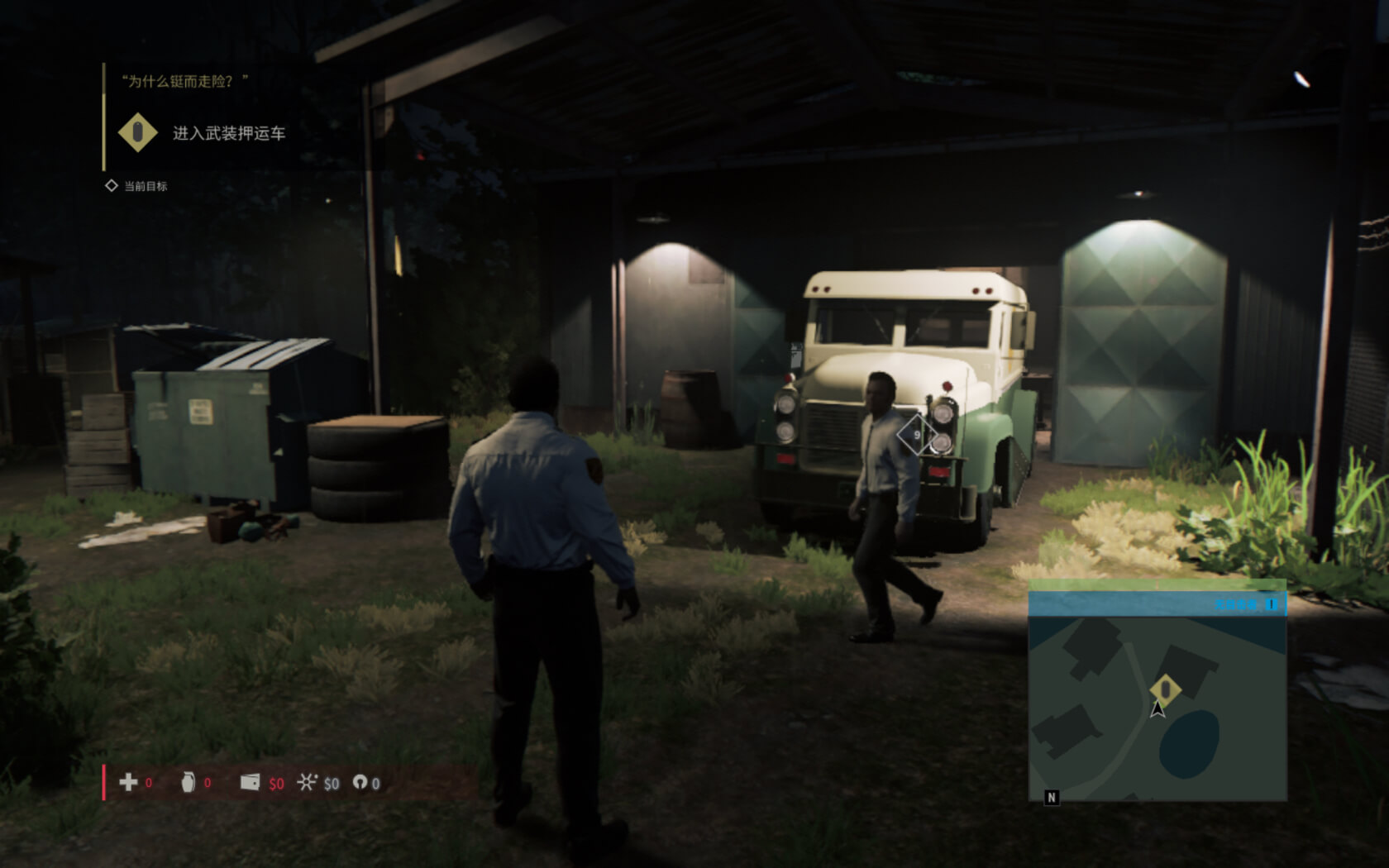This screenshot has height=868, width=1389.
Task: Select the grenade icon in the HUD
Action: point(189,782)
